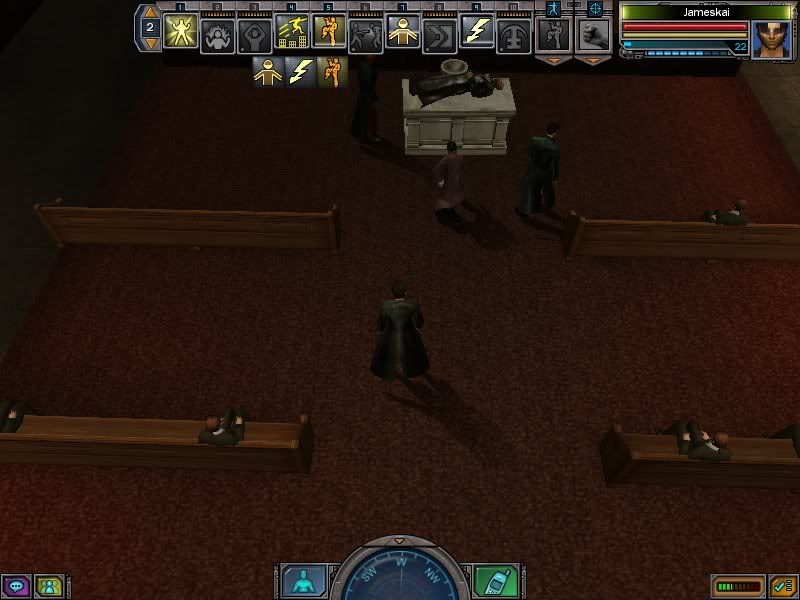
Task: Switch hotbar page with the down arrow
Action: point(150,46)
